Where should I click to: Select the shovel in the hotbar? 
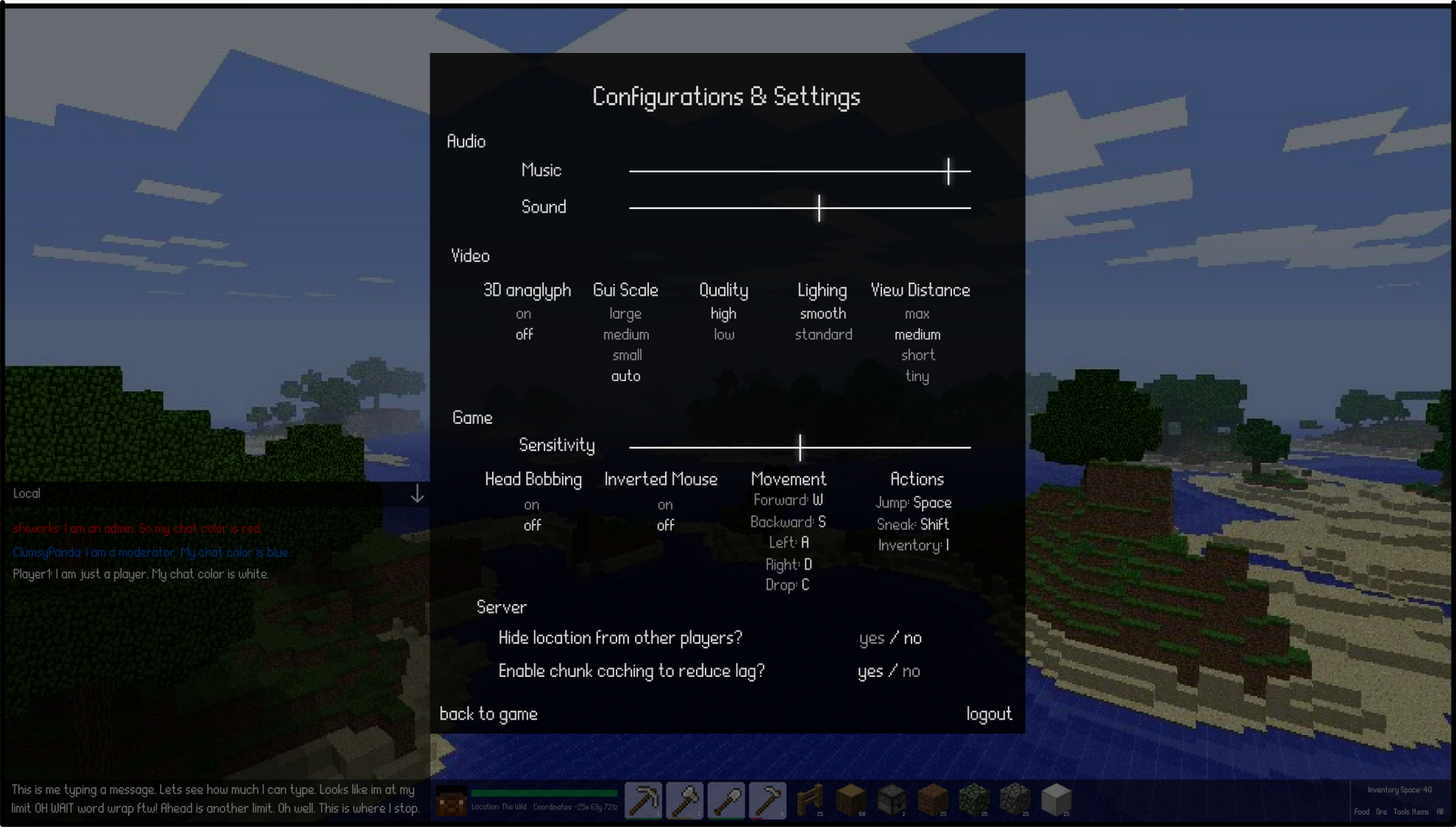tap(725, 800)
